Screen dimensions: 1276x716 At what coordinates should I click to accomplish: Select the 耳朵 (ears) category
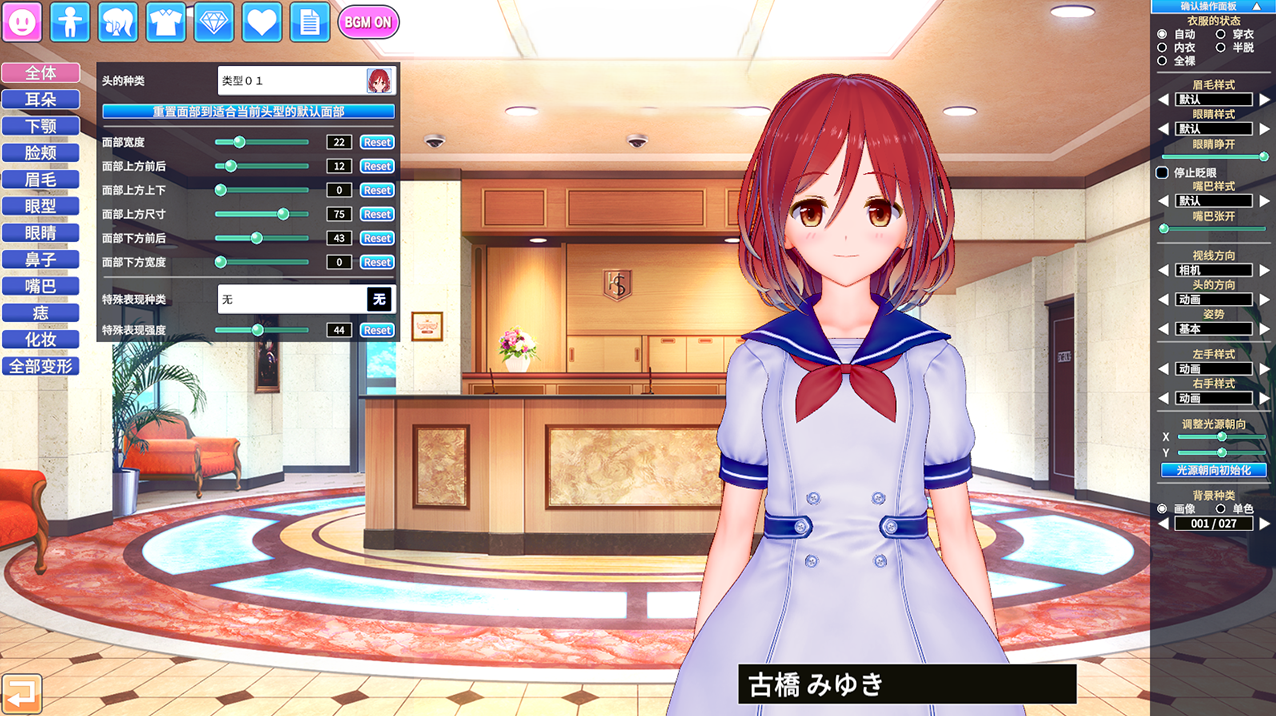point(41,100)
